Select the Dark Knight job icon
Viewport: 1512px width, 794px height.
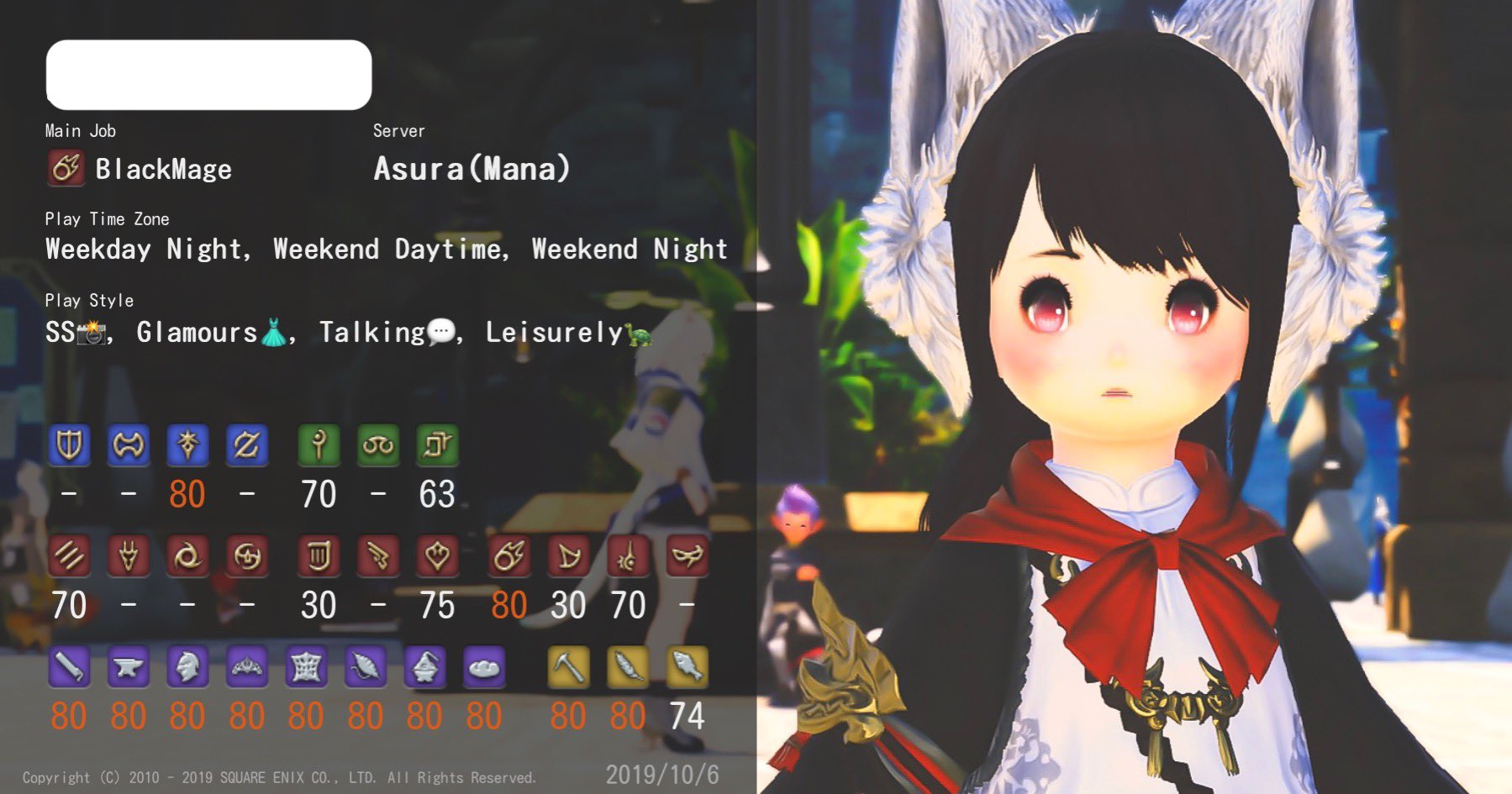187,444
